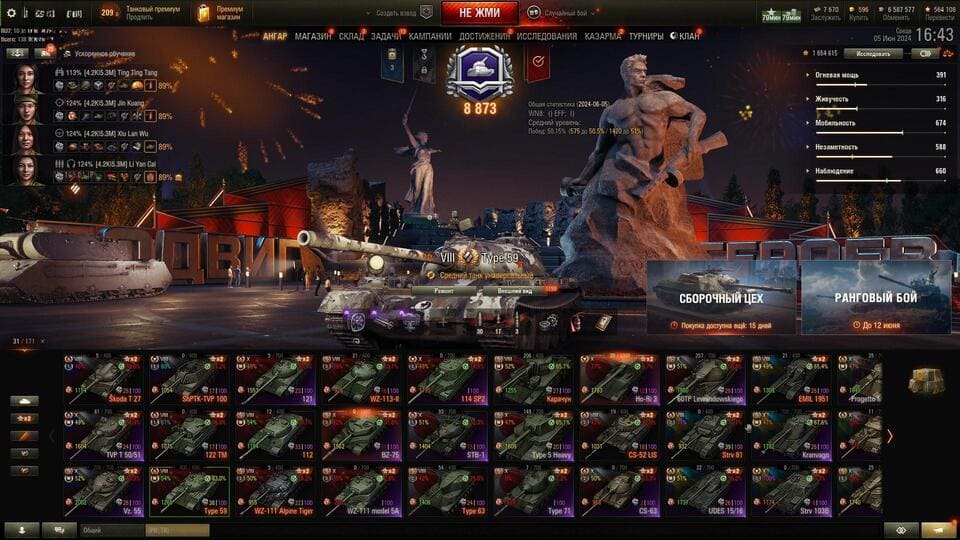Image resolution: width=960 pixels, height=540 pixels.
Task: Open the МАГАЗИН tab
Action: pyautogui.click(x=313, y=37)
